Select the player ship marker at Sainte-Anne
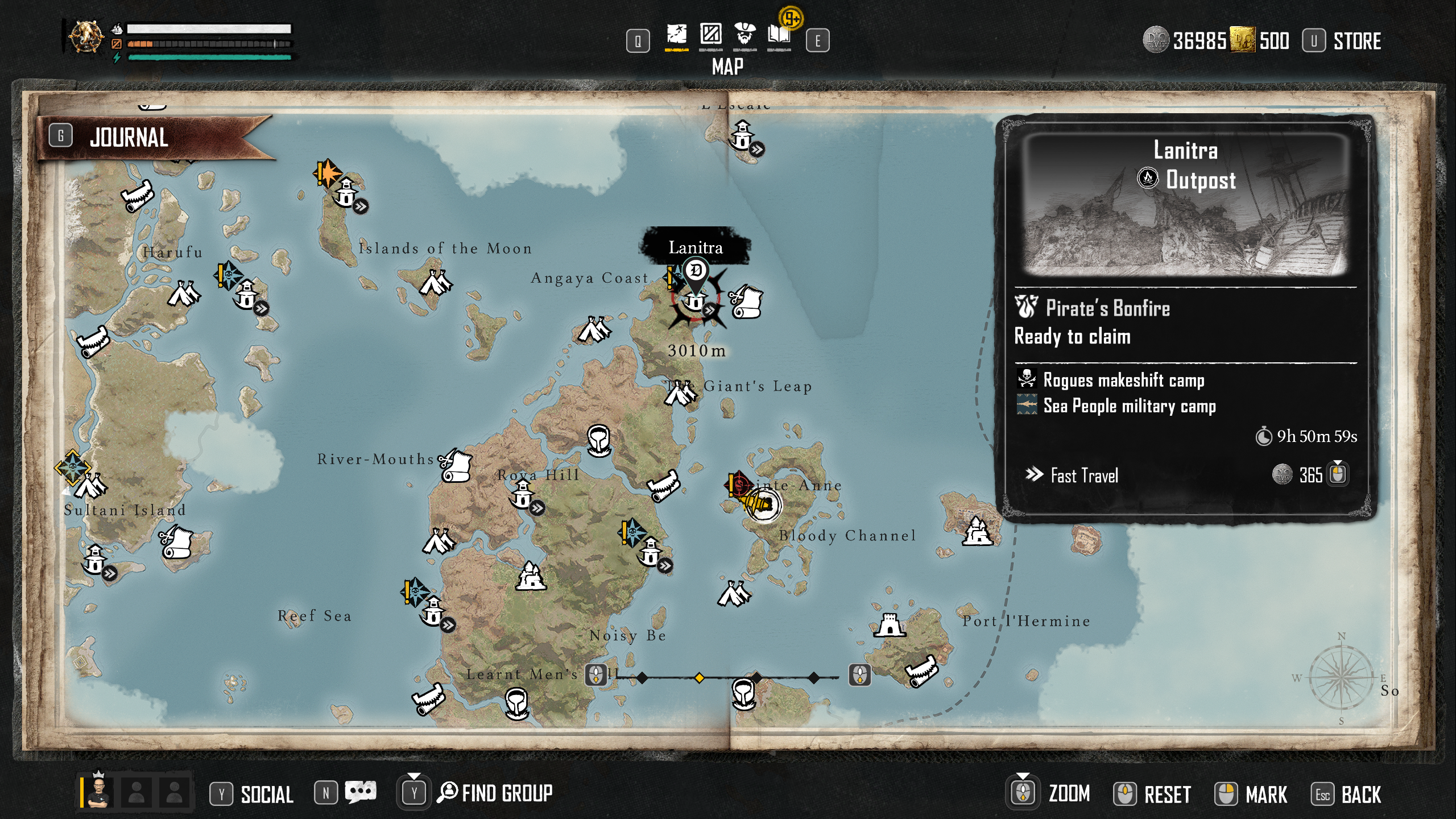 [x=762, y=504]
